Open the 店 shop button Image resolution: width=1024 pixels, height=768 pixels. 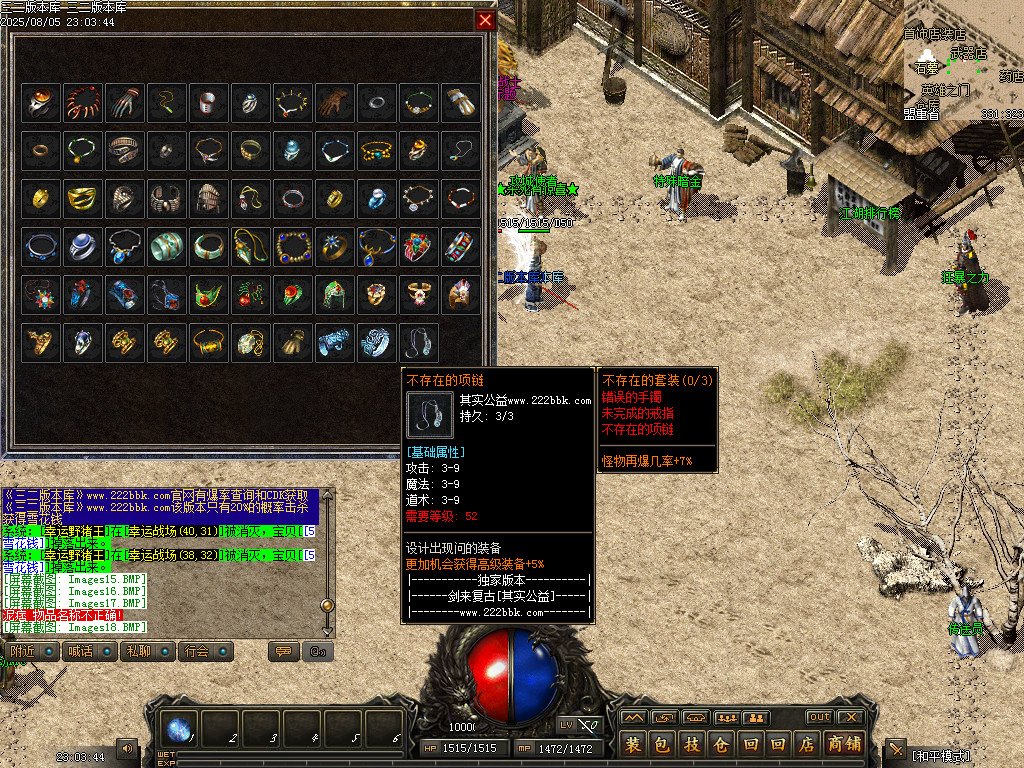click(x=807, y=744)
